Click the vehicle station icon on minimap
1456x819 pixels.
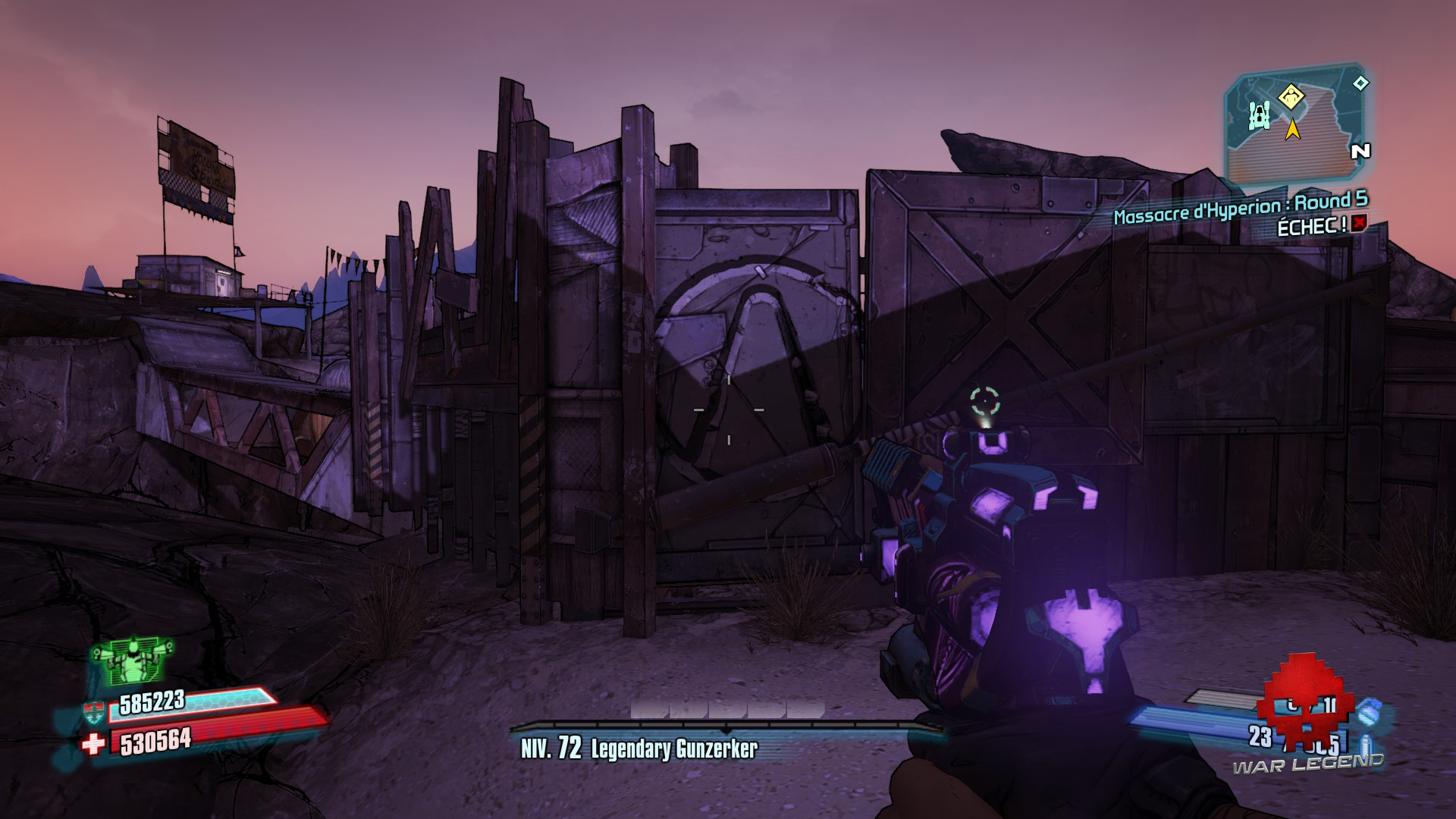[1260, 115]
